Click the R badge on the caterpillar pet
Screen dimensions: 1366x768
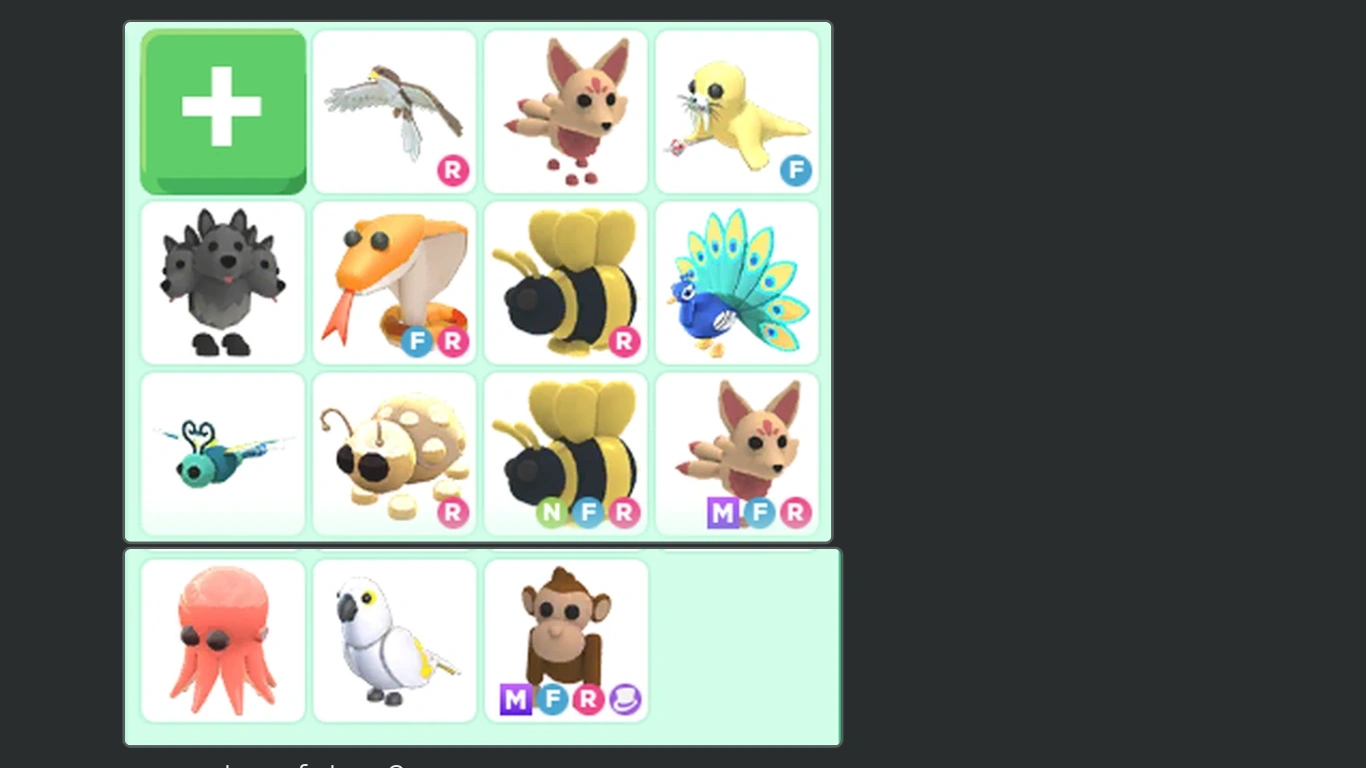pyautogui.click(x=452, y=513)
